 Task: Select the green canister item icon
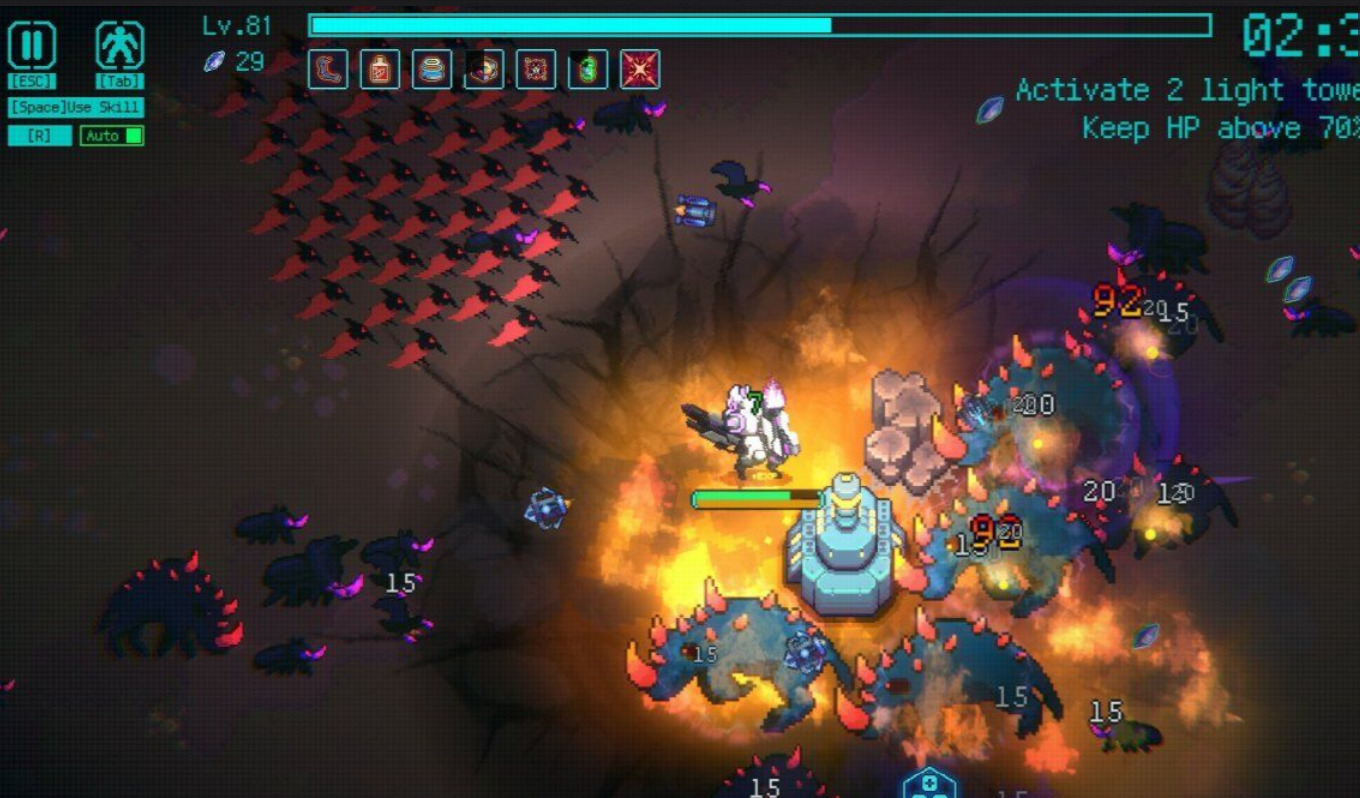click(x=588, y=69)
